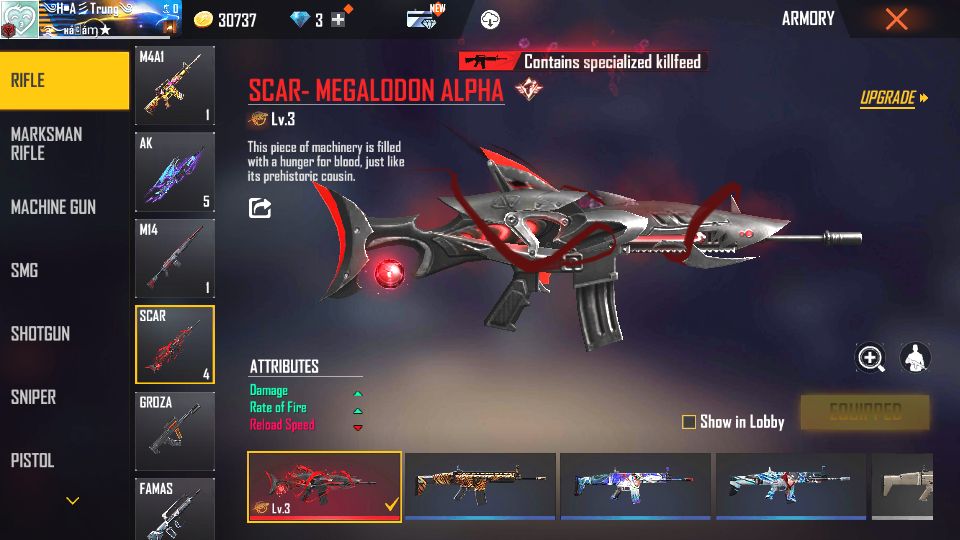Screen dimensions: 960x540
Task: Share the Megalodon Alpha skin
Action: 260,208
